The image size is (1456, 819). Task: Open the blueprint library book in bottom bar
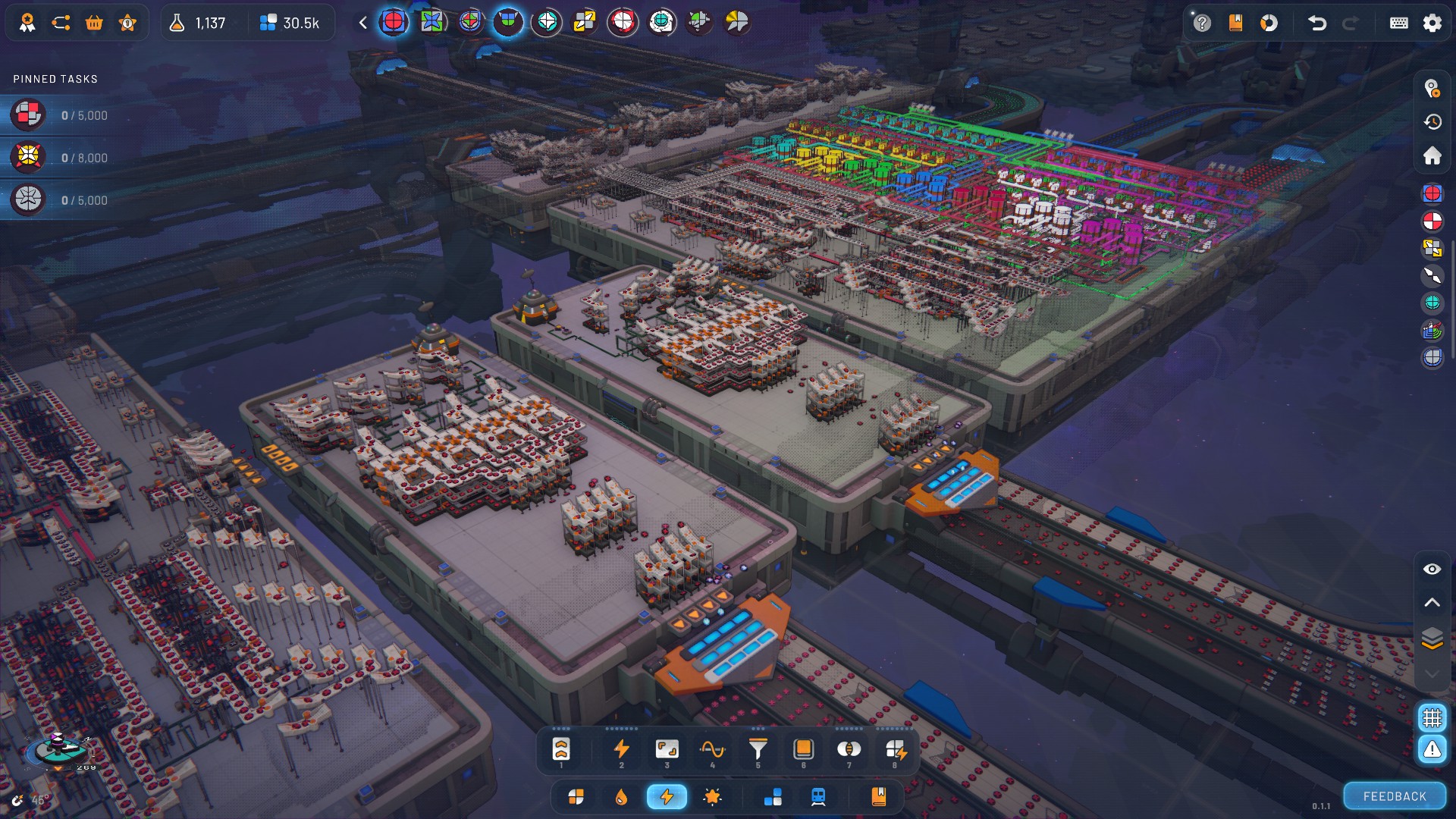[x=878, y=797]
